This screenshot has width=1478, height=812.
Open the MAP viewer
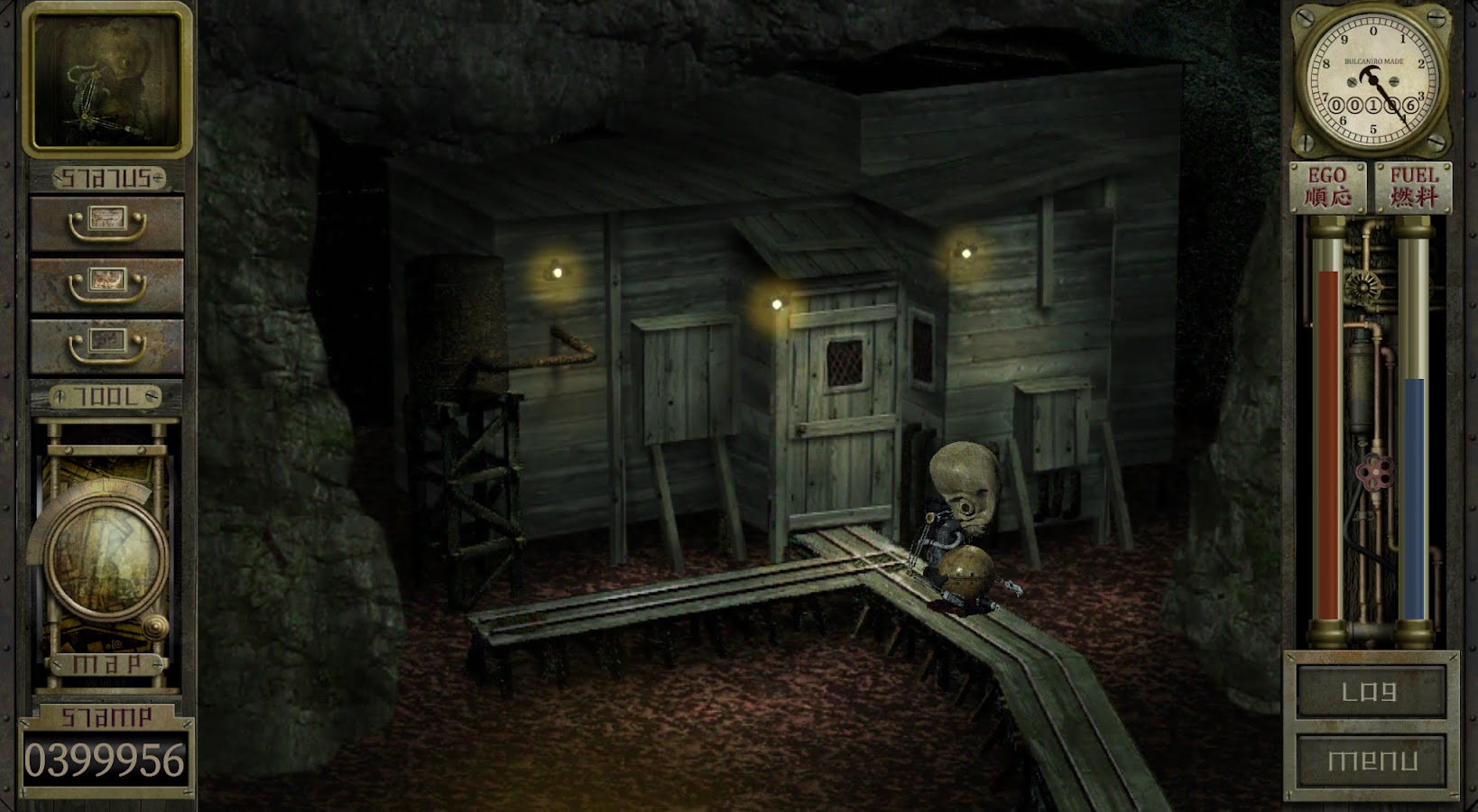pyautogui.click(x=108, y=663)
